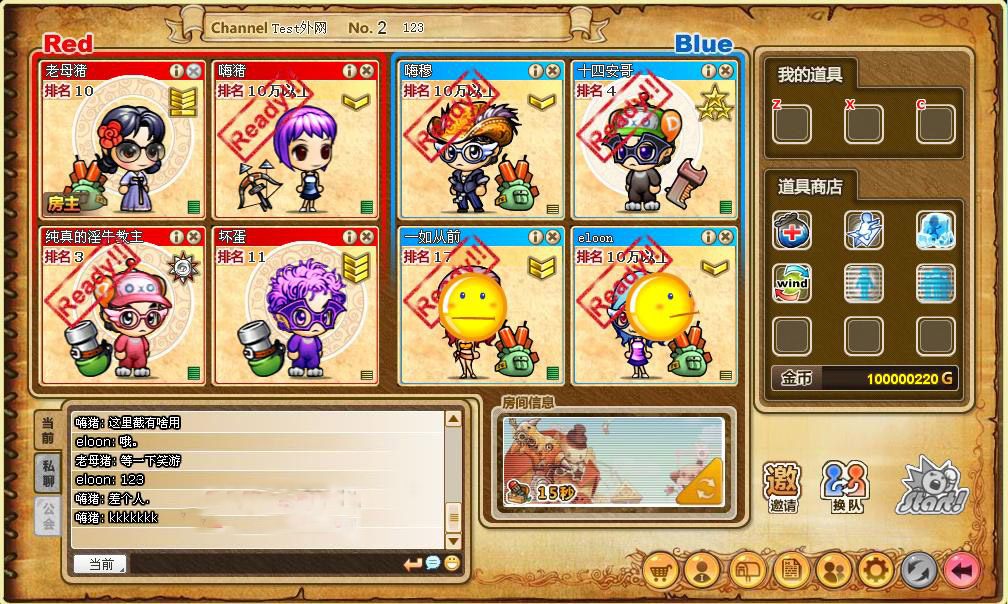Buy the red-cross health pouch item
Viewport: 1008px width, 604px height.
point(791,231)
